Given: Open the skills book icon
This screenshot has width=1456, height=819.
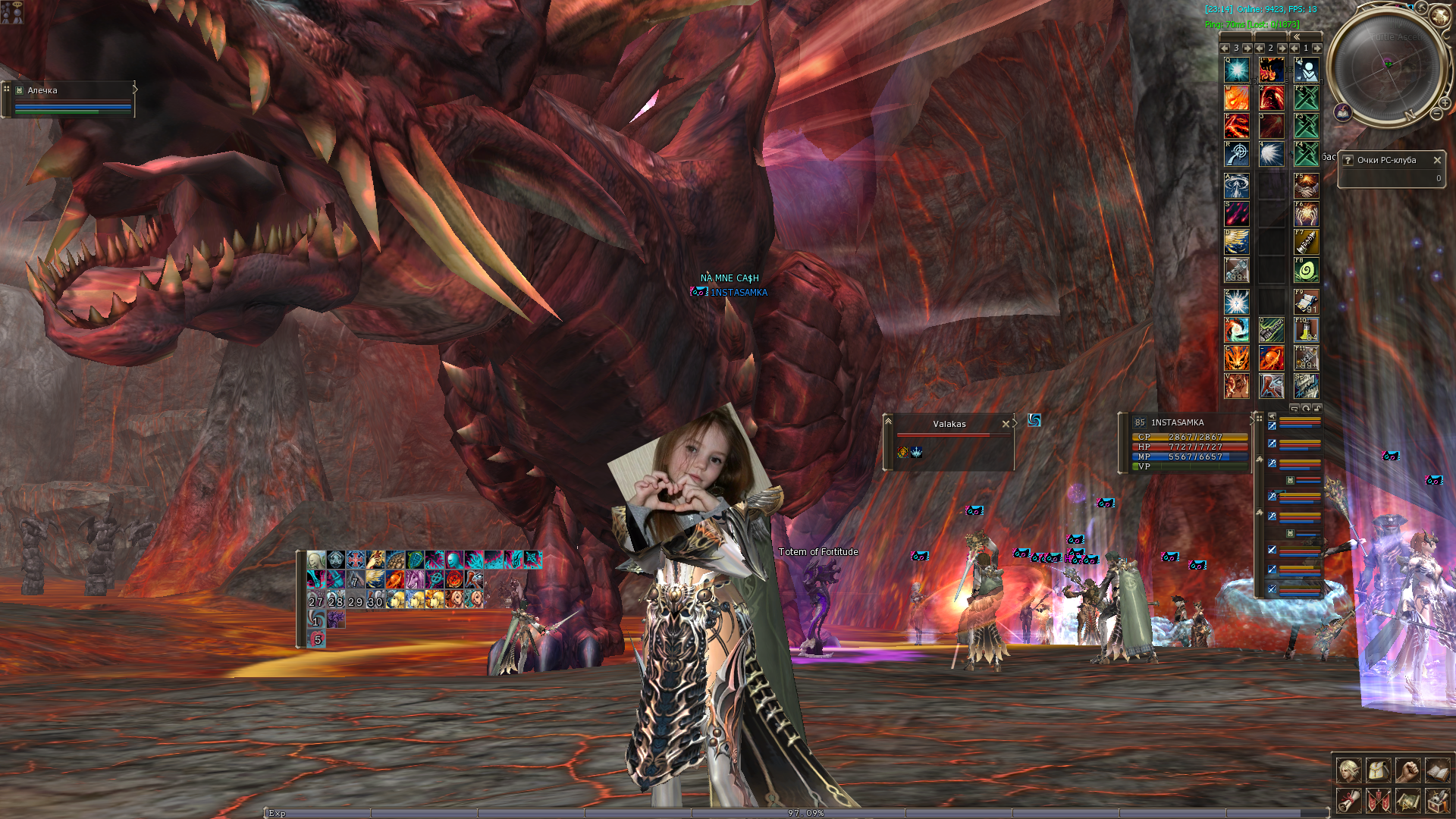Looking at the screenshot, I should coord(1437,771).
